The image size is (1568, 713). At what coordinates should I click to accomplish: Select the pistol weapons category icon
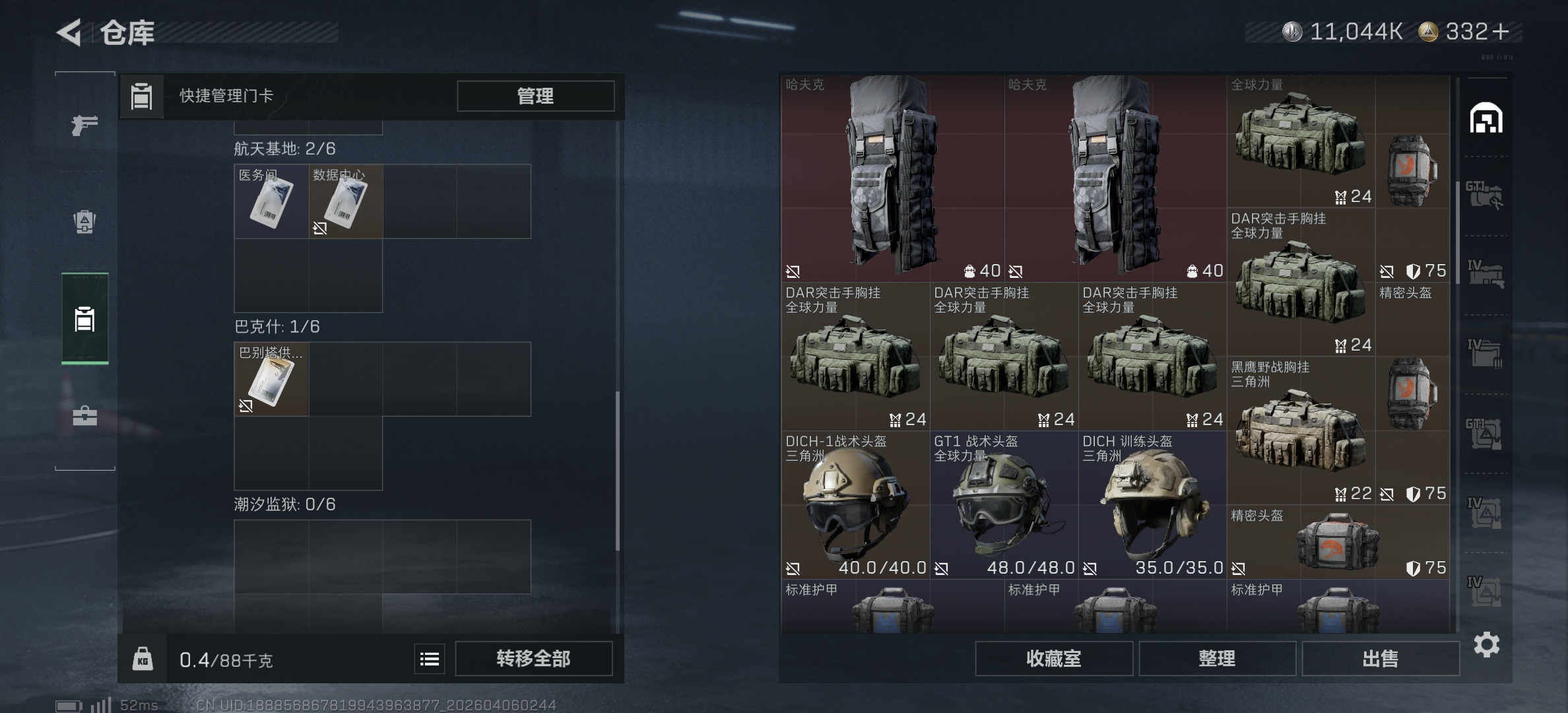[x=84, y=123]
